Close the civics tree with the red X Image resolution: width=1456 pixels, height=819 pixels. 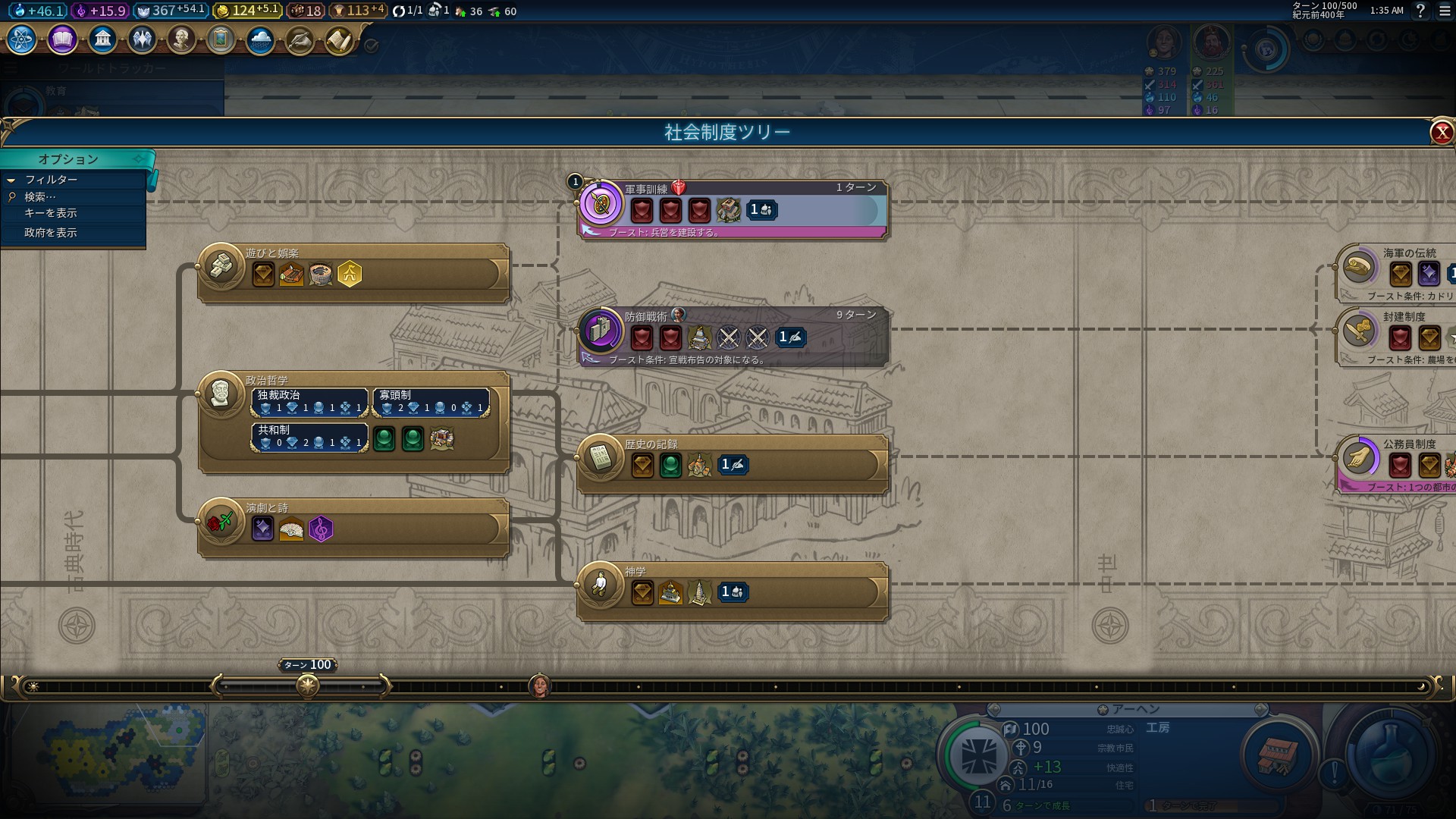[x=1441, y=133]
